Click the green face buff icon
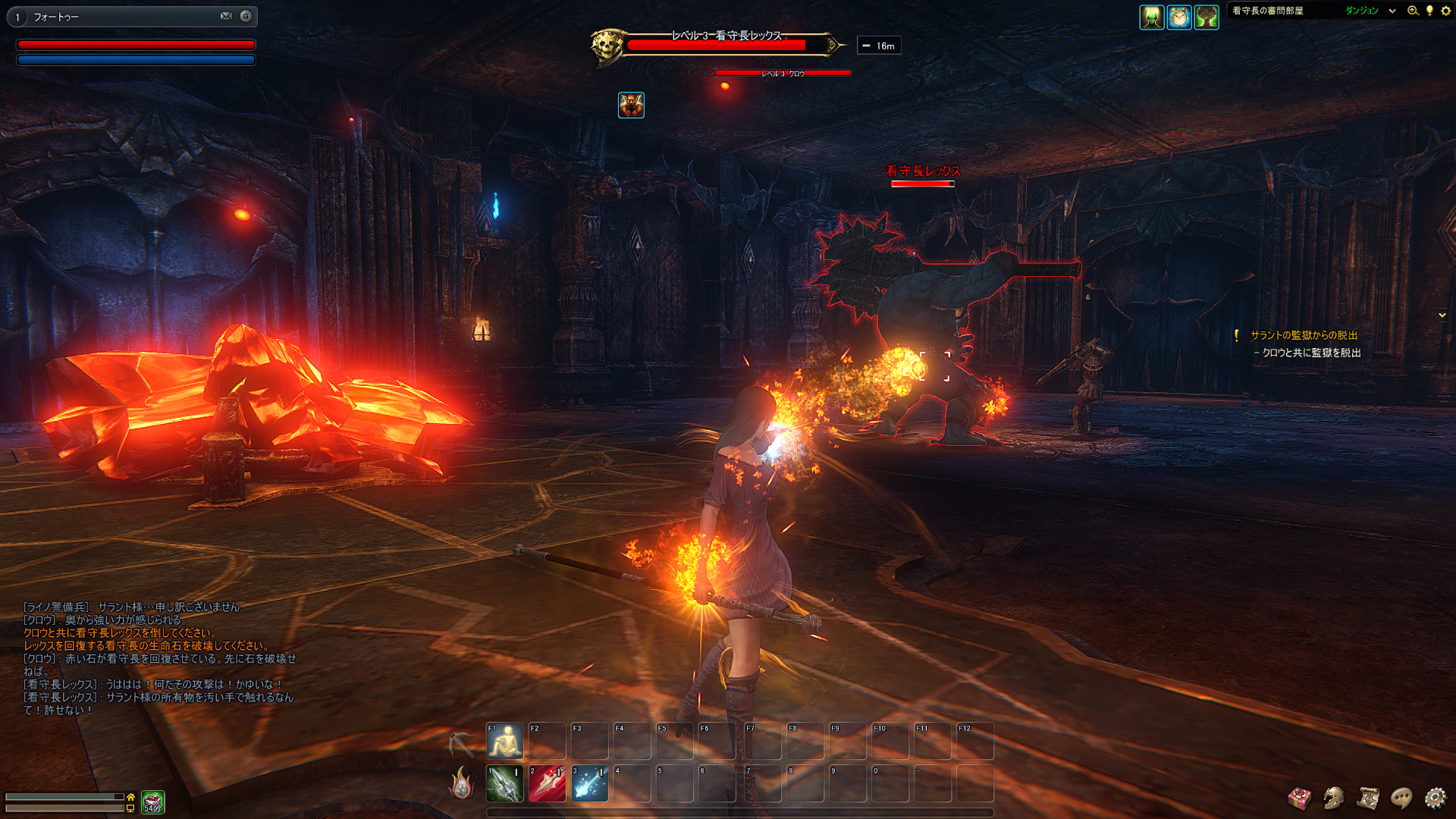Image resolution: width=1456 pixels, height=819 pixels. pyautogui.click(x=1152, y=17)
